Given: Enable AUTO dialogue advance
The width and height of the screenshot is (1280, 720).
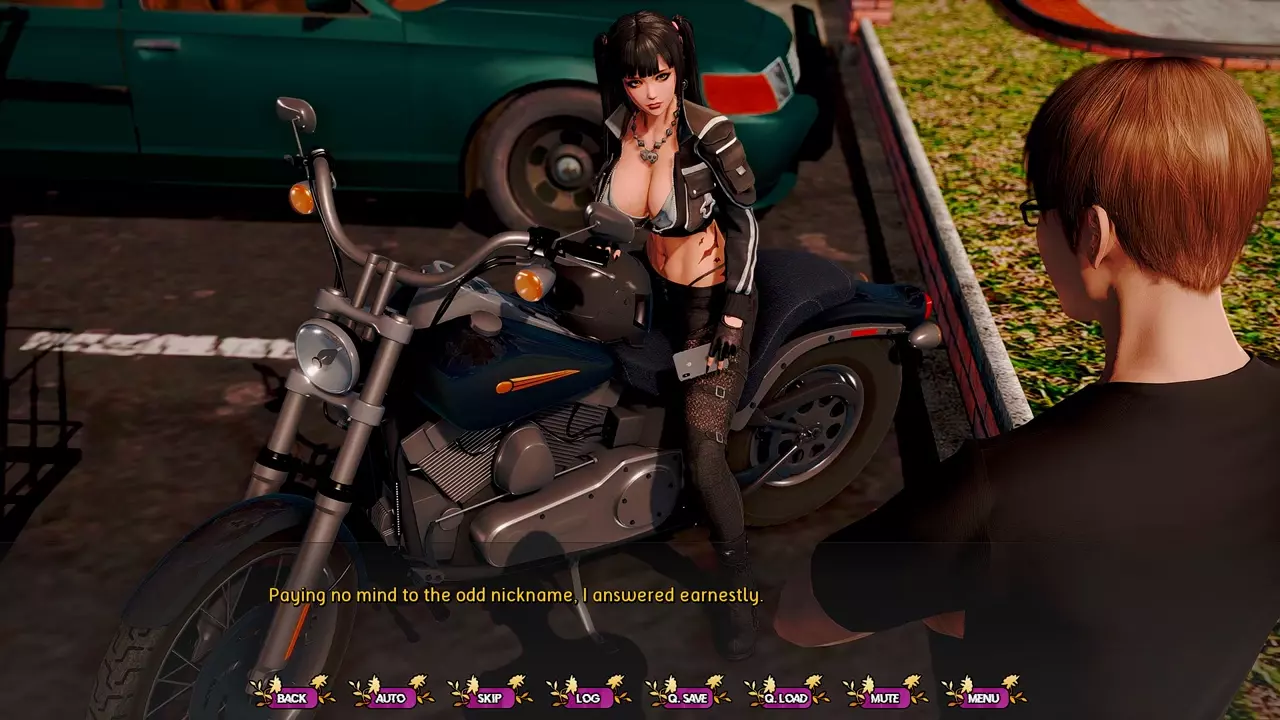Looking at the screenshot, I should click(x=390, y=697).
